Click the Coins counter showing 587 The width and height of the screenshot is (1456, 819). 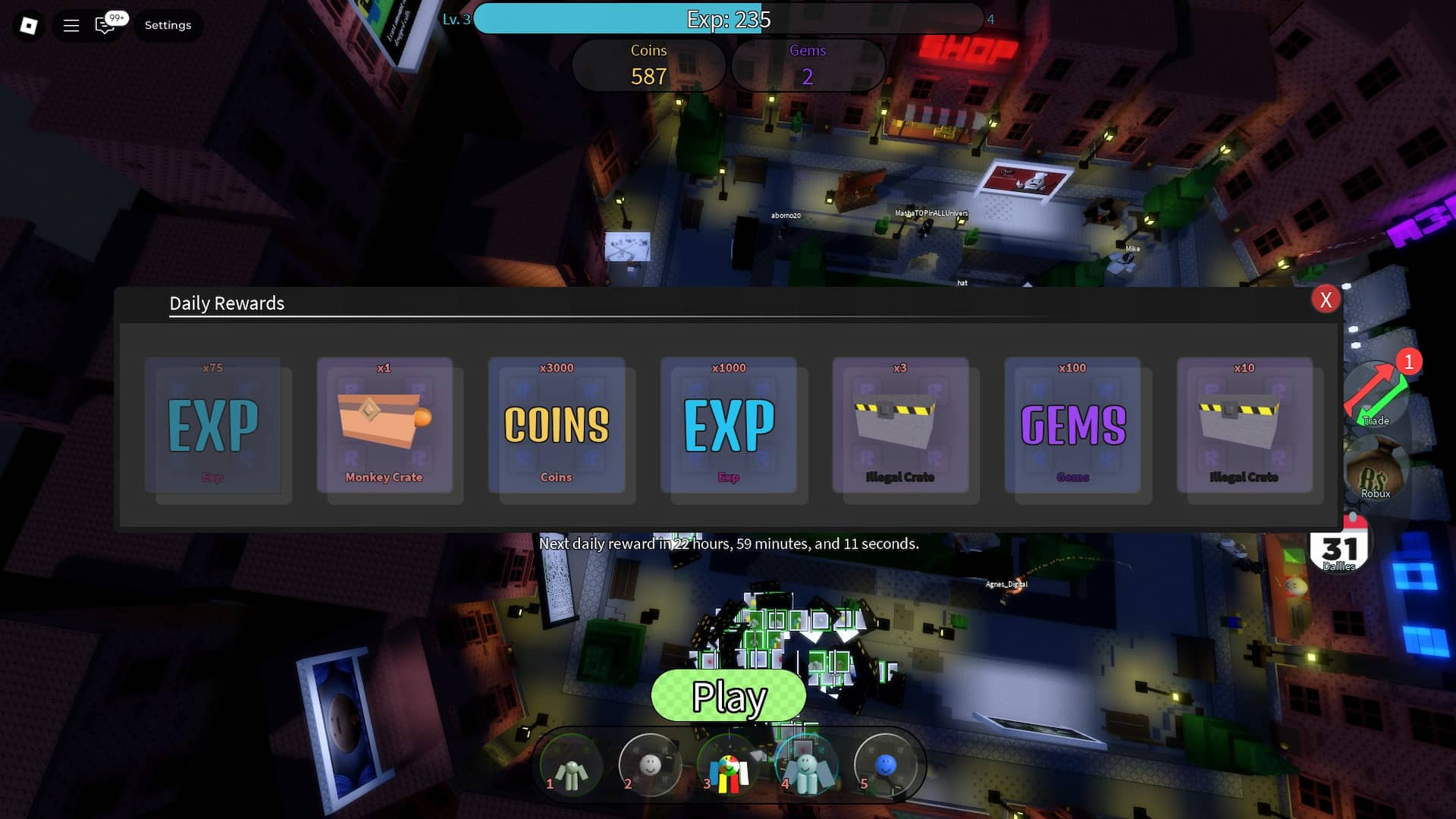pyautogui.click(x=649, y=65)
